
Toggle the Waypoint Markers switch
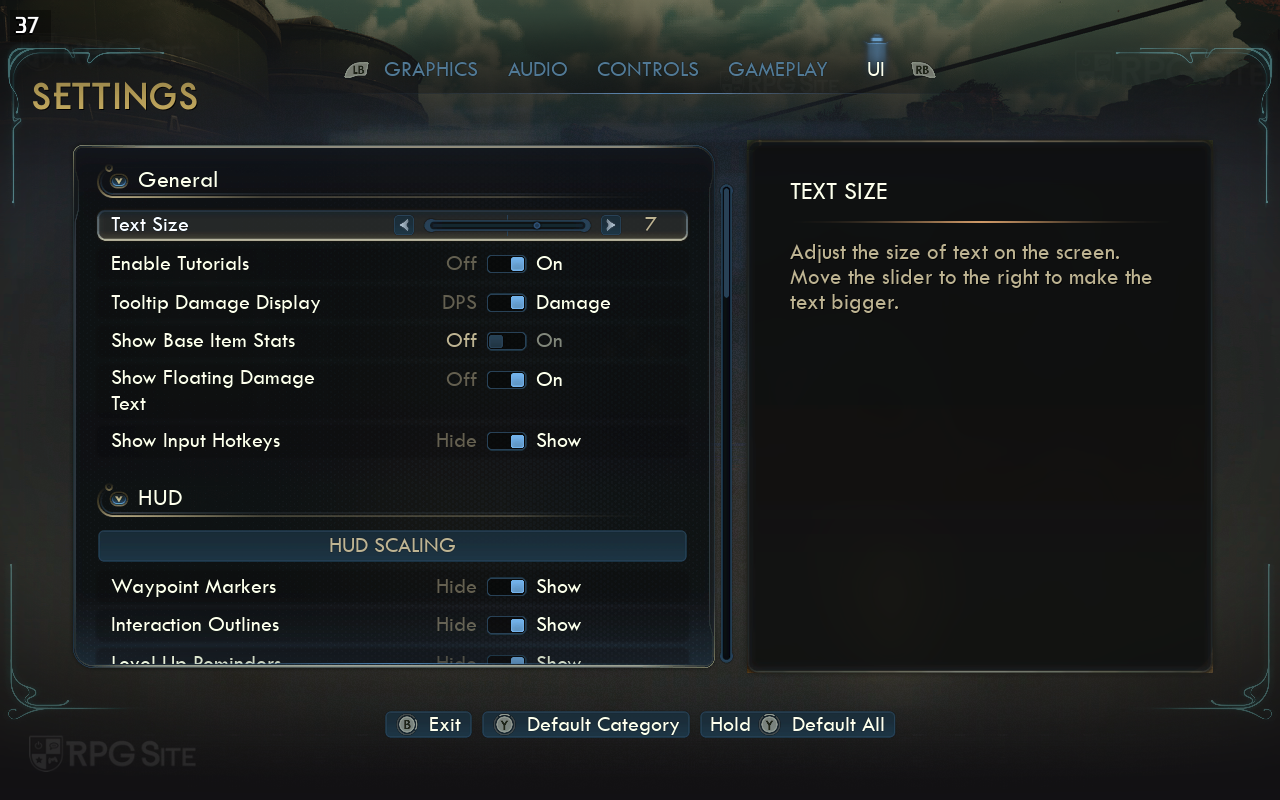pos(506,587)
